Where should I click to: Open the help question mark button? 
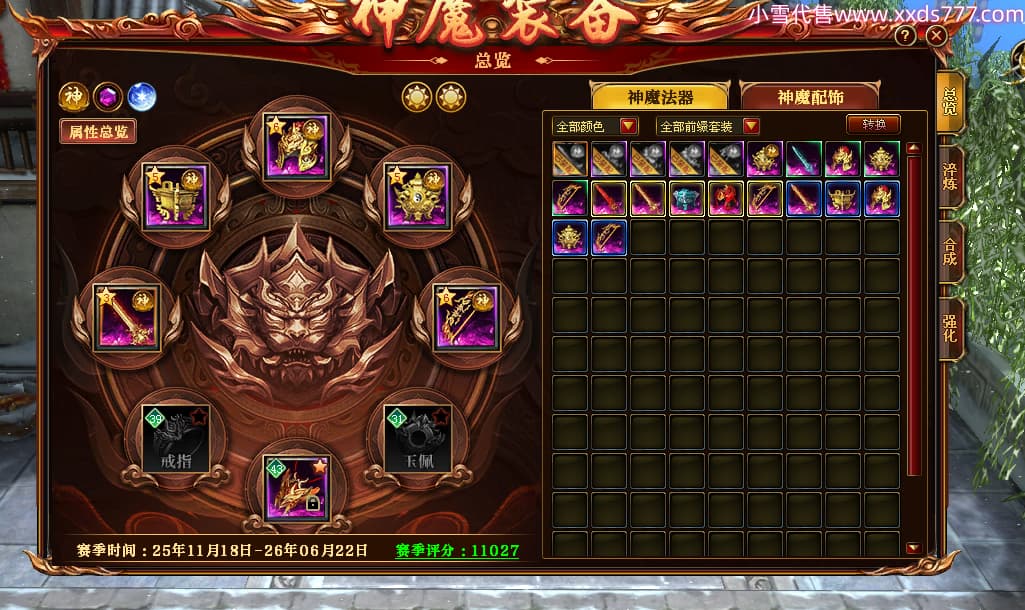coord(905,36)
